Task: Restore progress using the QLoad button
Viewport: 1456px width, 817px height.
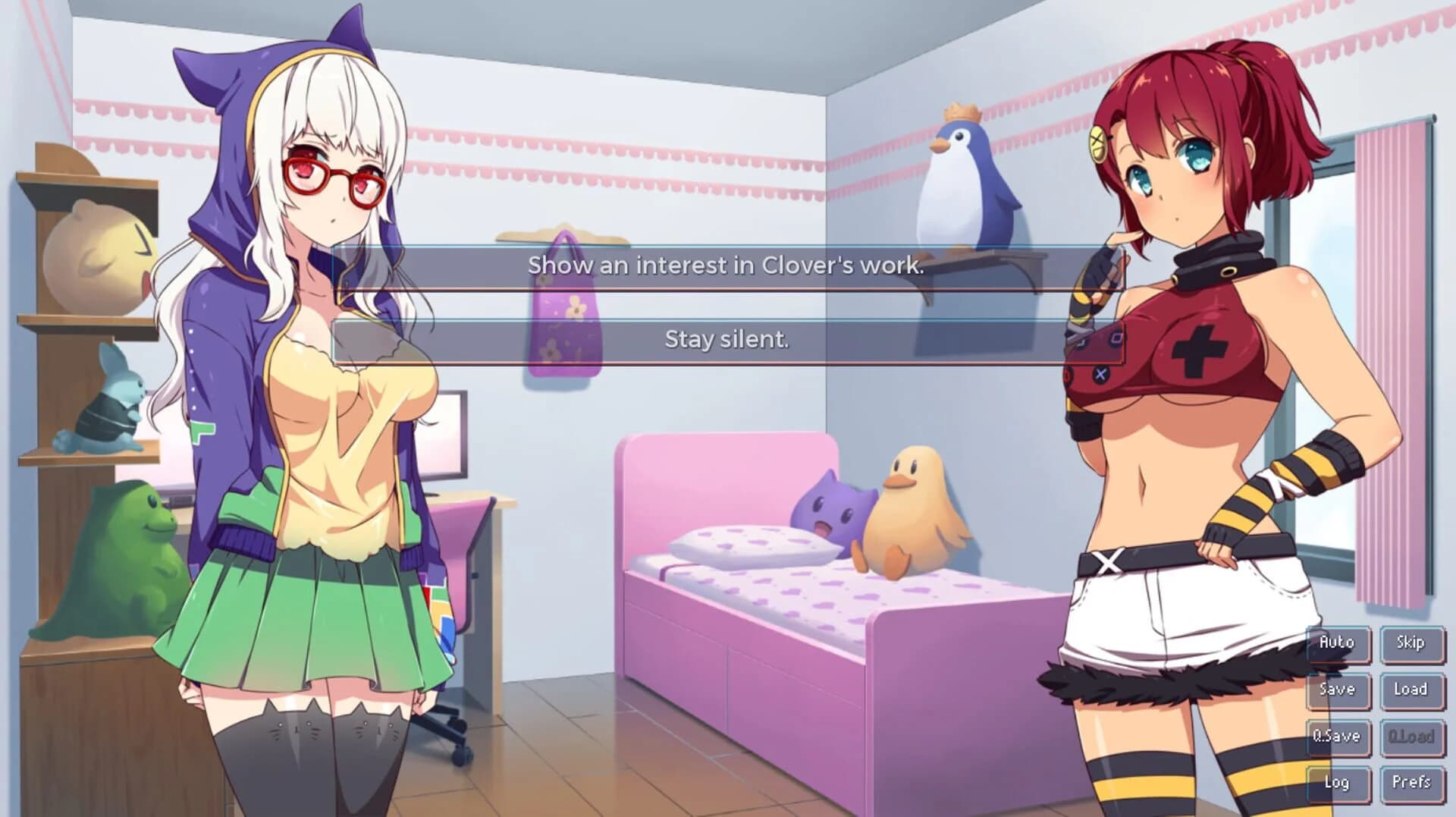Action: pyautogui.click(x=1410, y=735)
